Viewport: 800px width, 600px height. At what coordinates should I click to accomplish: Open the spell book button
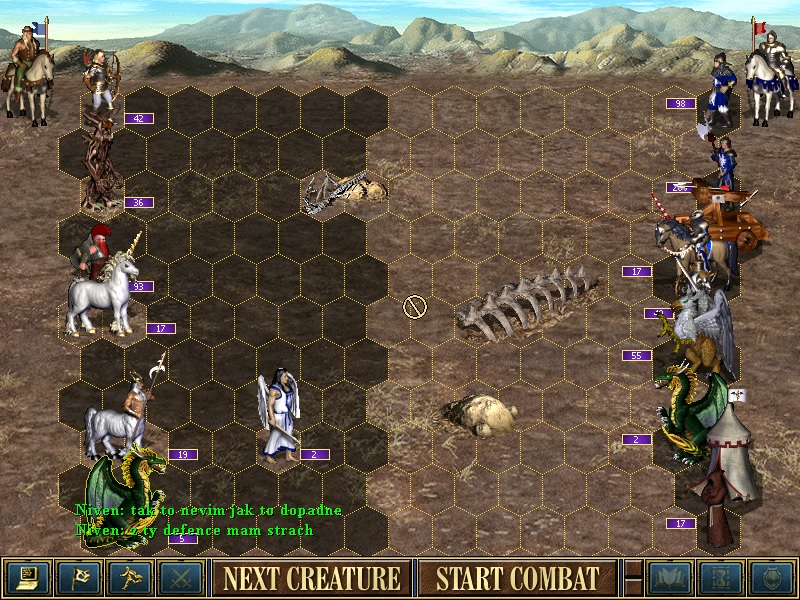(670, 578)
